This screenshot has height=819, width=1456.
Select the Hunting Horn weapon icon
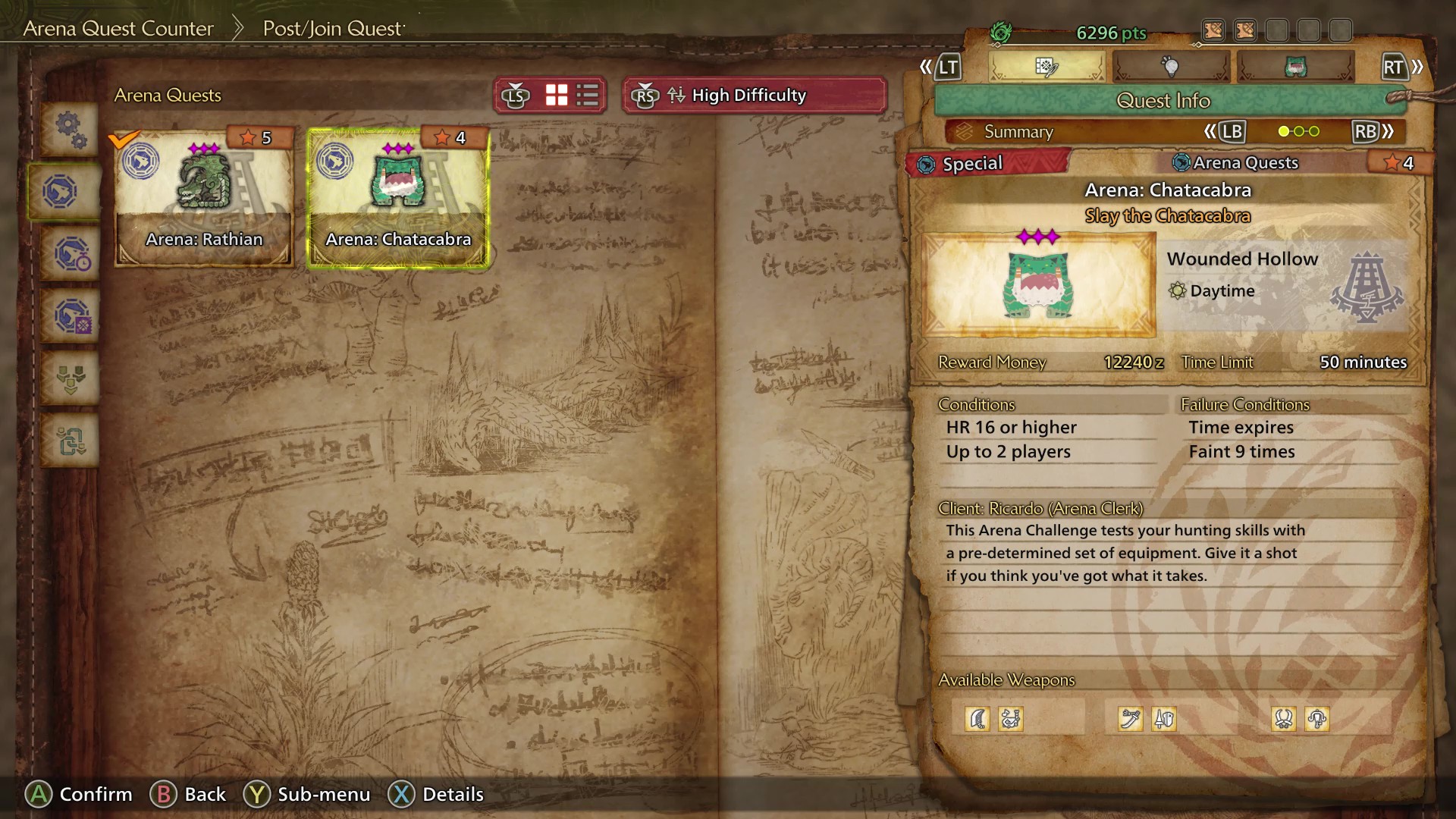coord(1010,719)
